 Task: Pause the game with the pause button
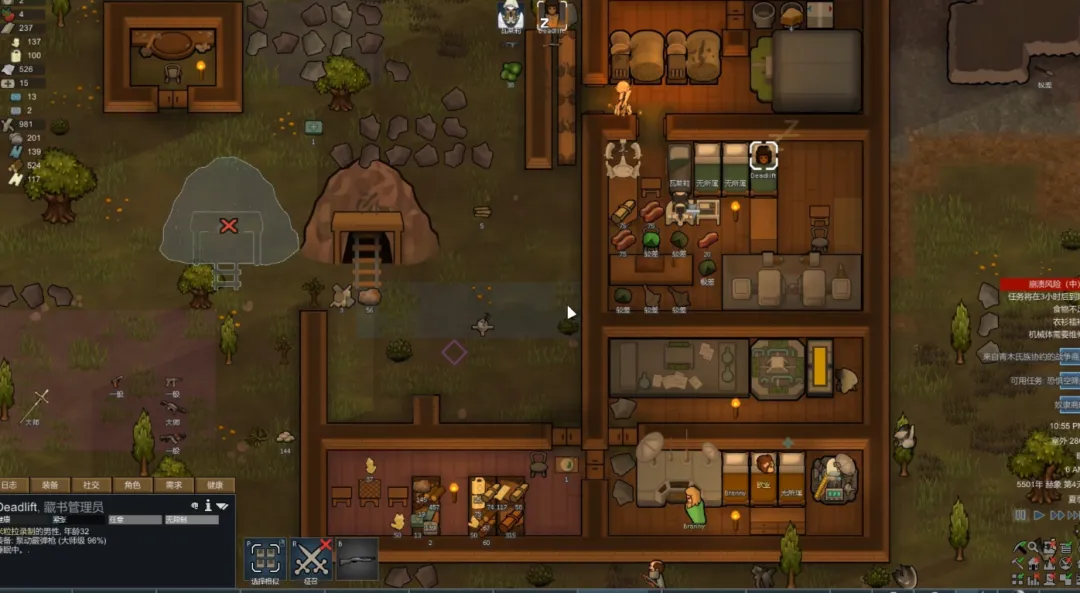click(x=1021, y=515)
